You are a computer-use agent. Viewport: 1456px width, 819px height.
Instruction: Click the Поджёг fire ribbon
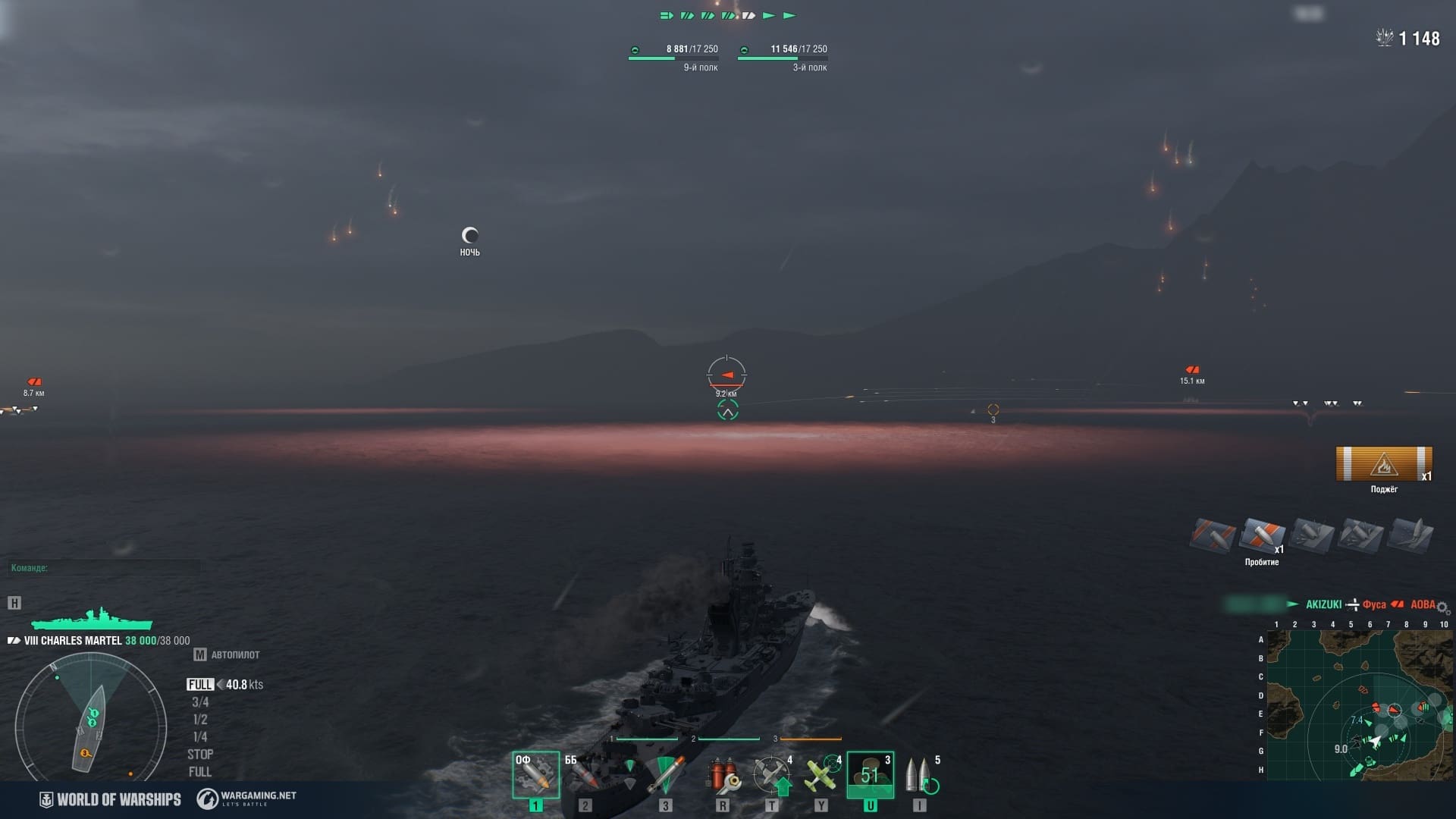click(x=1384, y=464)
